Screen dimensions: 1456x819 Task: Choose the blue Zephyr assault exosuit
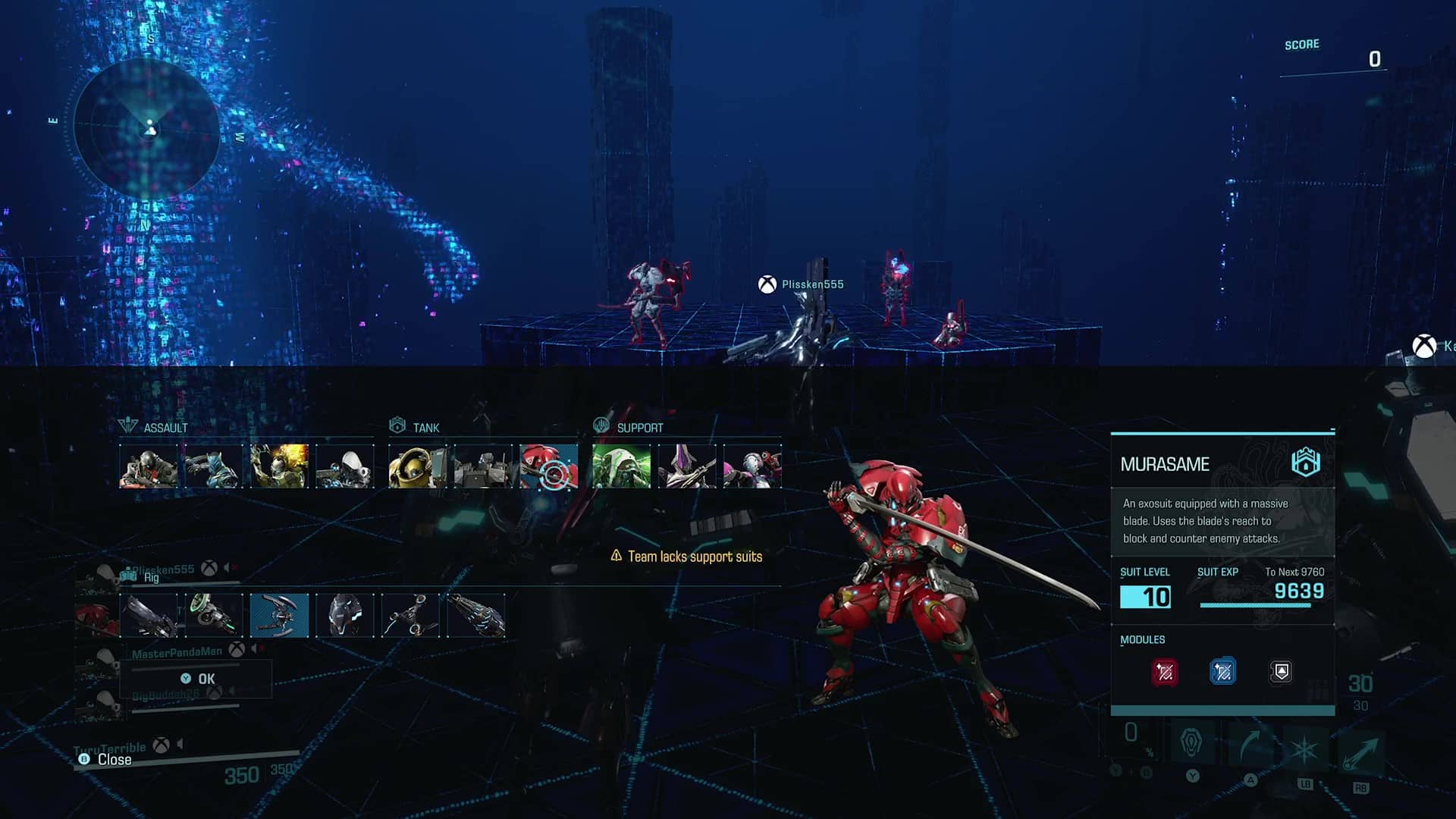[x=214, y=466]
